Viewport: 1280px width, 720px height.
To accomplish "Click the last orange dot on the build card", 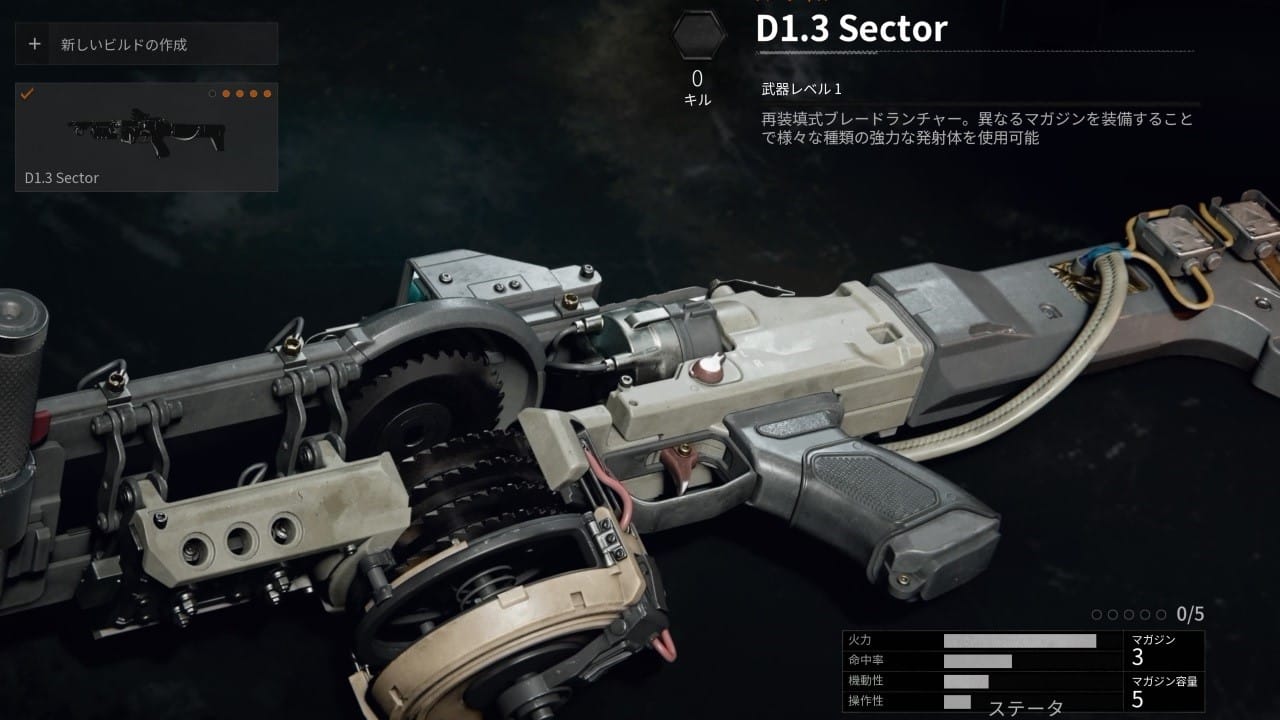I will click(x=267, y=94).
